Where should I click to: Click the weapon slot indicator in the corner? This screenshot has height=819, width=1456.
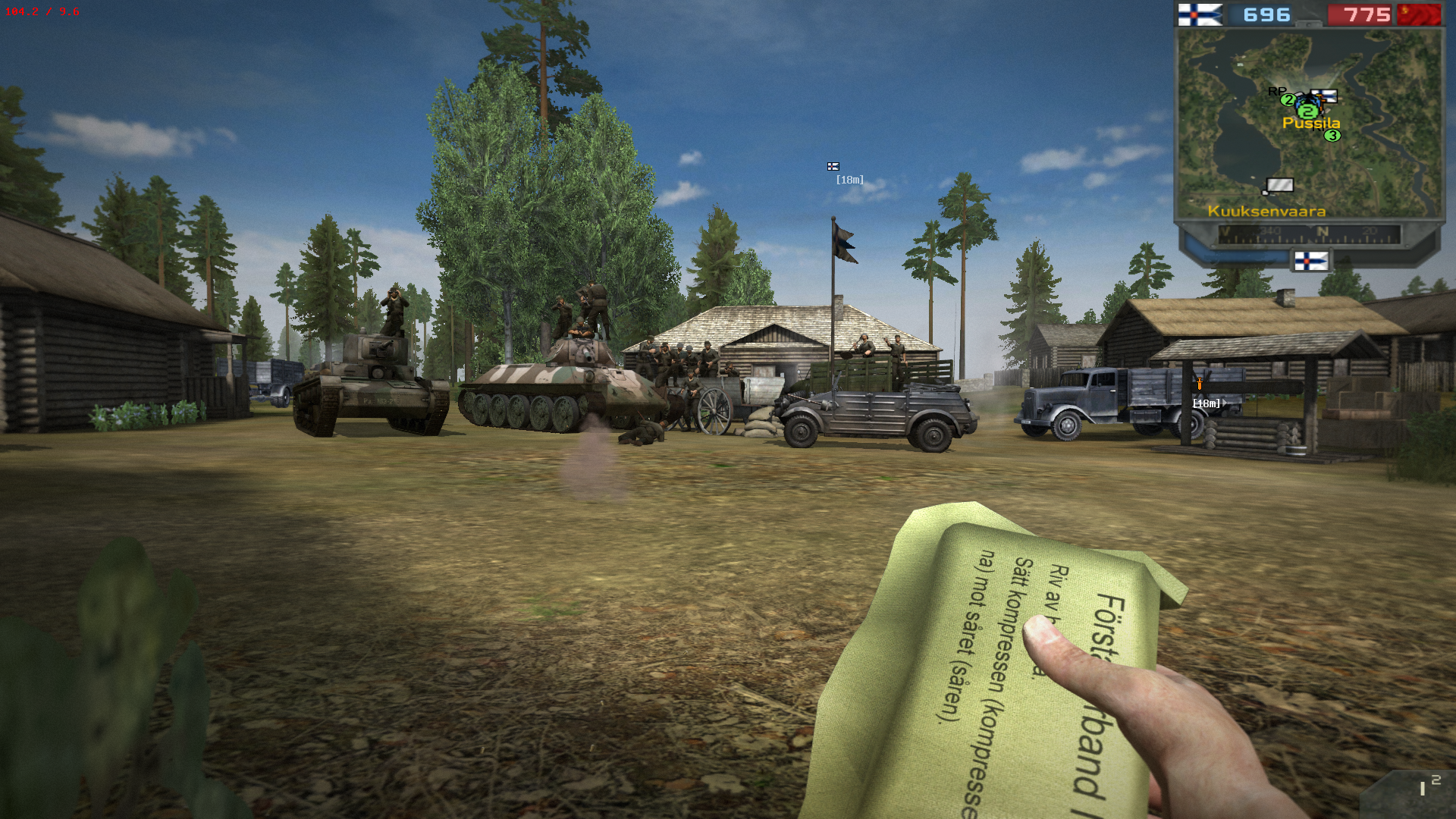coord(1427,787)
